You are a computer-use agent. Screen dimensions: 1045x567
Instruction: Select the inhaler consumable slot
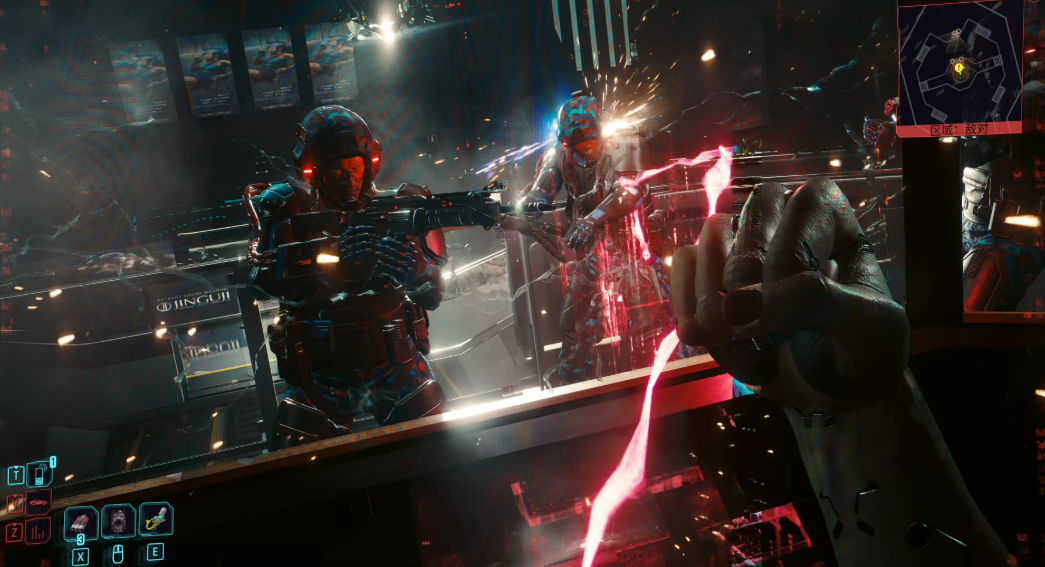tap(81, 520)
